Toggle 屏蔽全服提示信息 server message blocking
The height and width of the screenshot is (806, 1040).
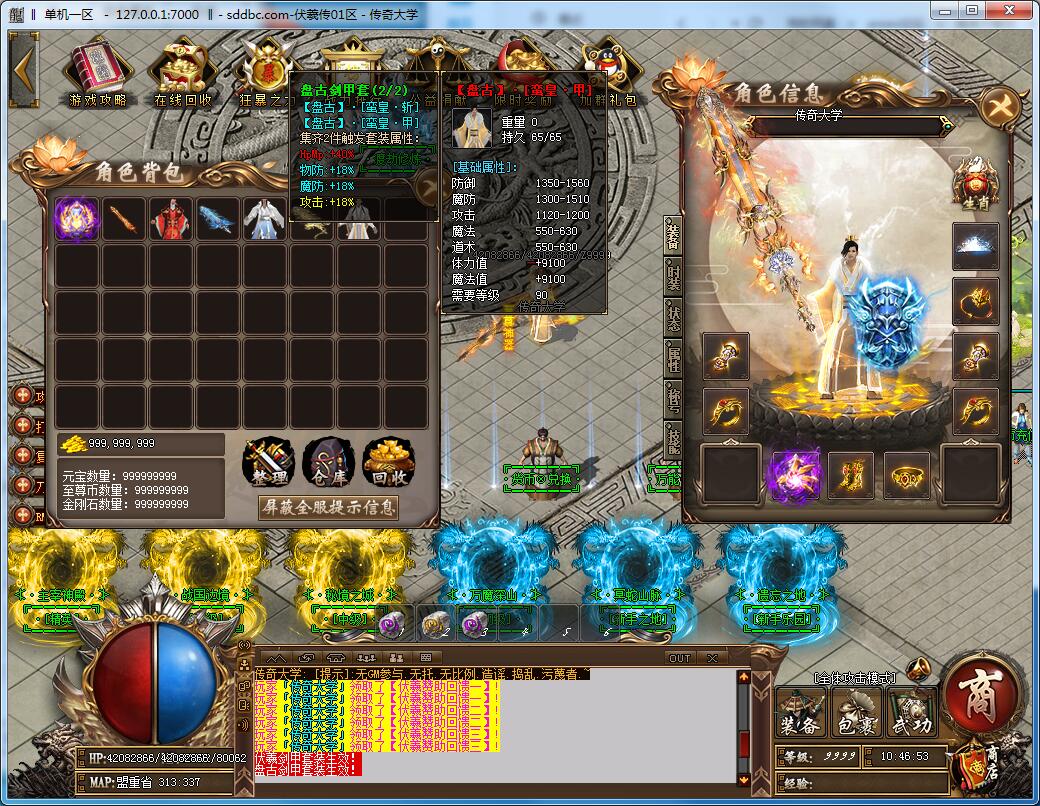coord(328,507)
